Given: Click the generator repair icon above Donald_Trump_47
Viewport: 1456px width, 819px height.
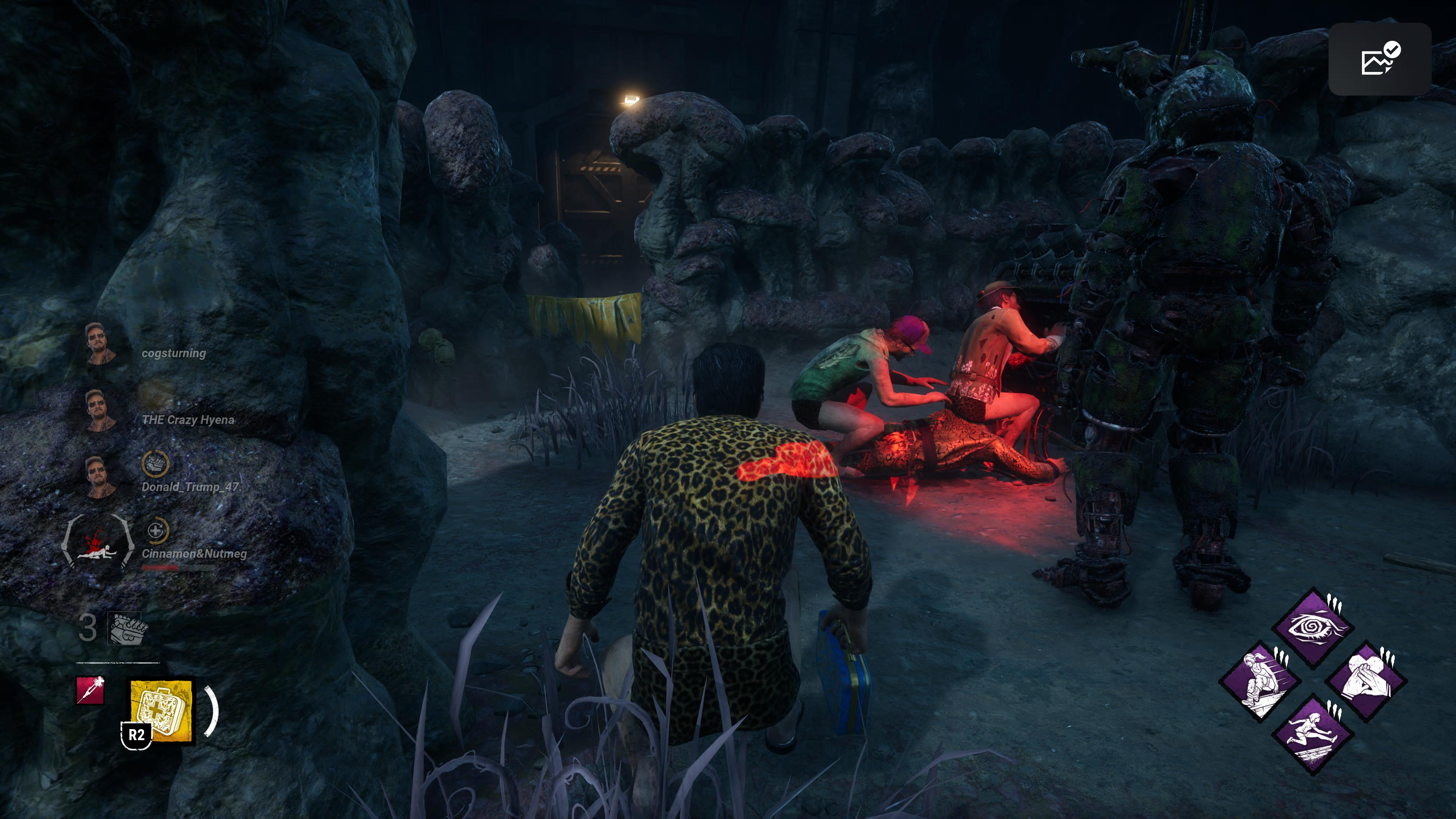Looking at the screenshot, I should (155, 463).
